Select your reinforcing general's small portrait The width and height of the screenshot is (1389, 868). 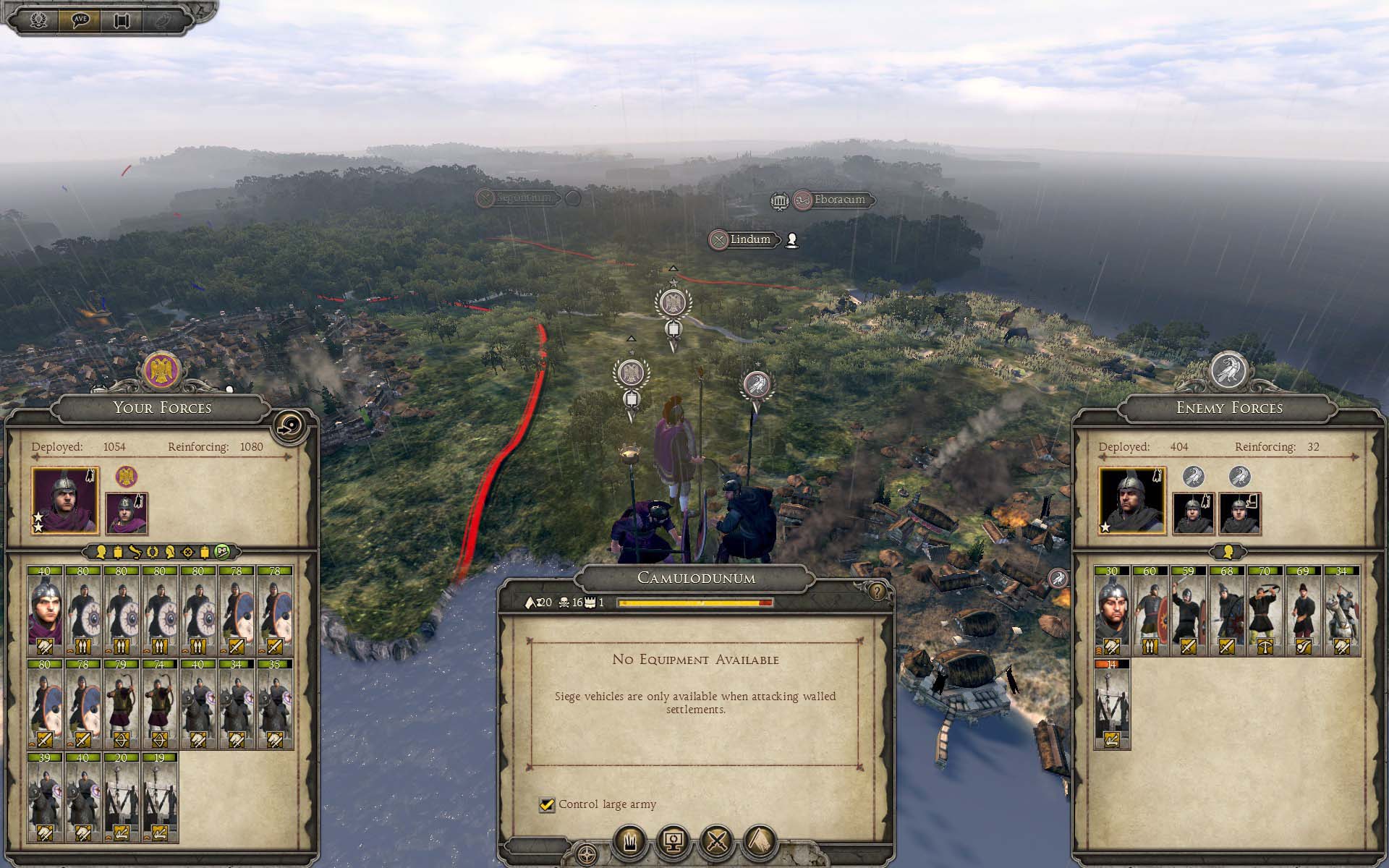pos(127,514)
